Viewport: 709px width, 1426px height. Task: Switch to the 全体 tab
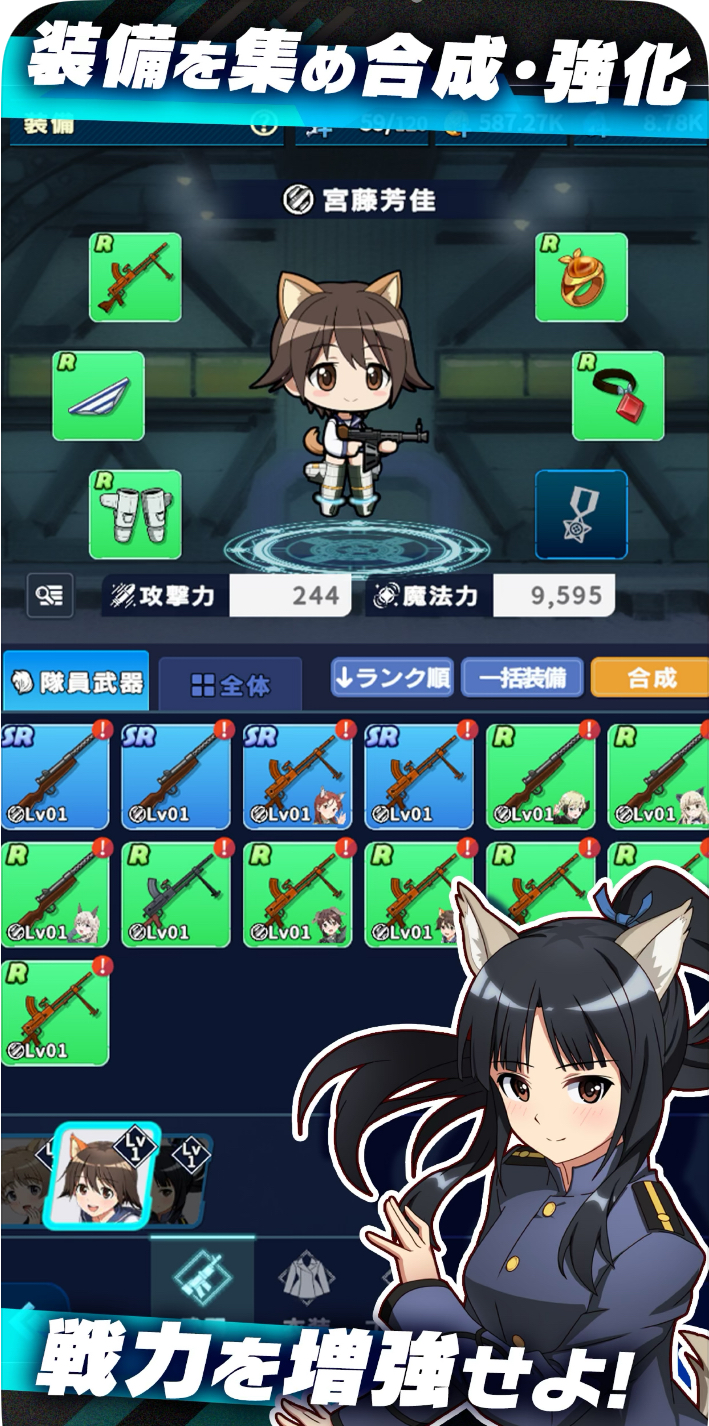point(231,685)
